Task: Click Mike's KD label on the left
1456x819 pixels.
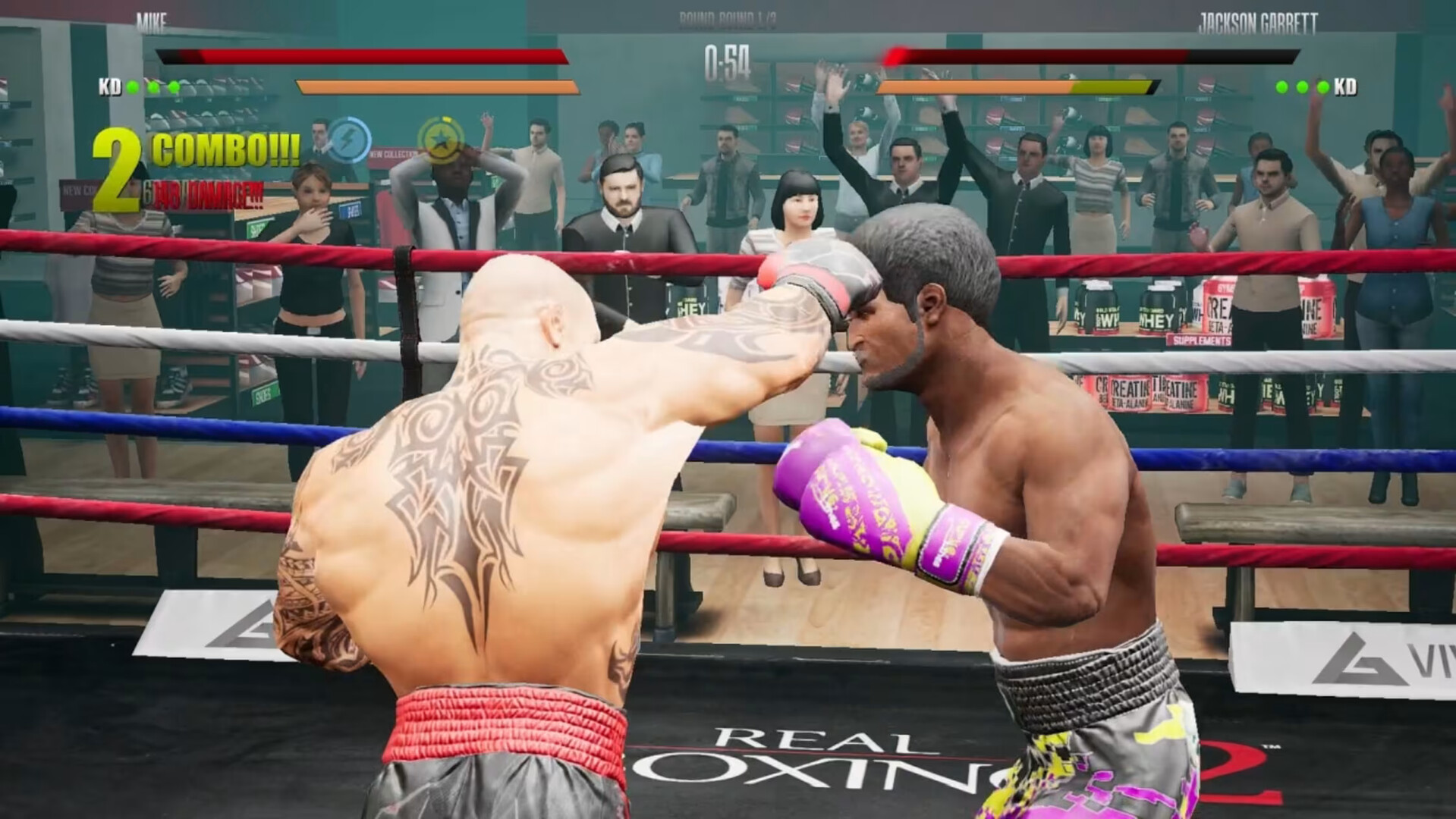Action: pyautogui.click(x=111, y=86)
